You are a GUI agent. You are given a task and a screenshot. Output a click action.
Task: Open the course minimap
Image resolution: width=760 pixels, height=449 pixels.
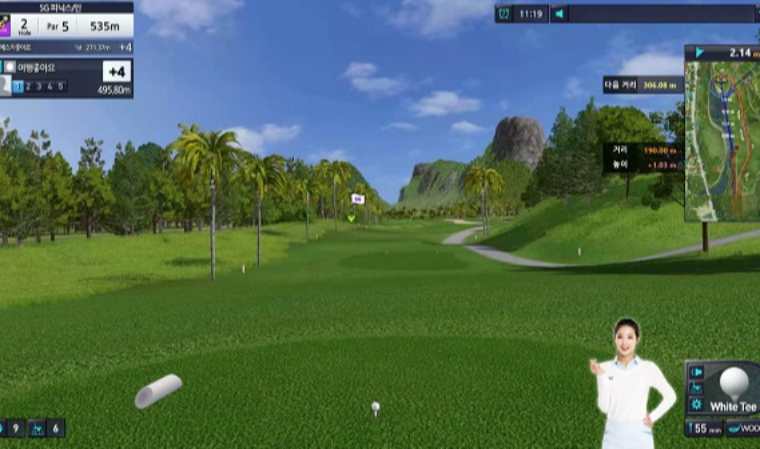(722, 140)
